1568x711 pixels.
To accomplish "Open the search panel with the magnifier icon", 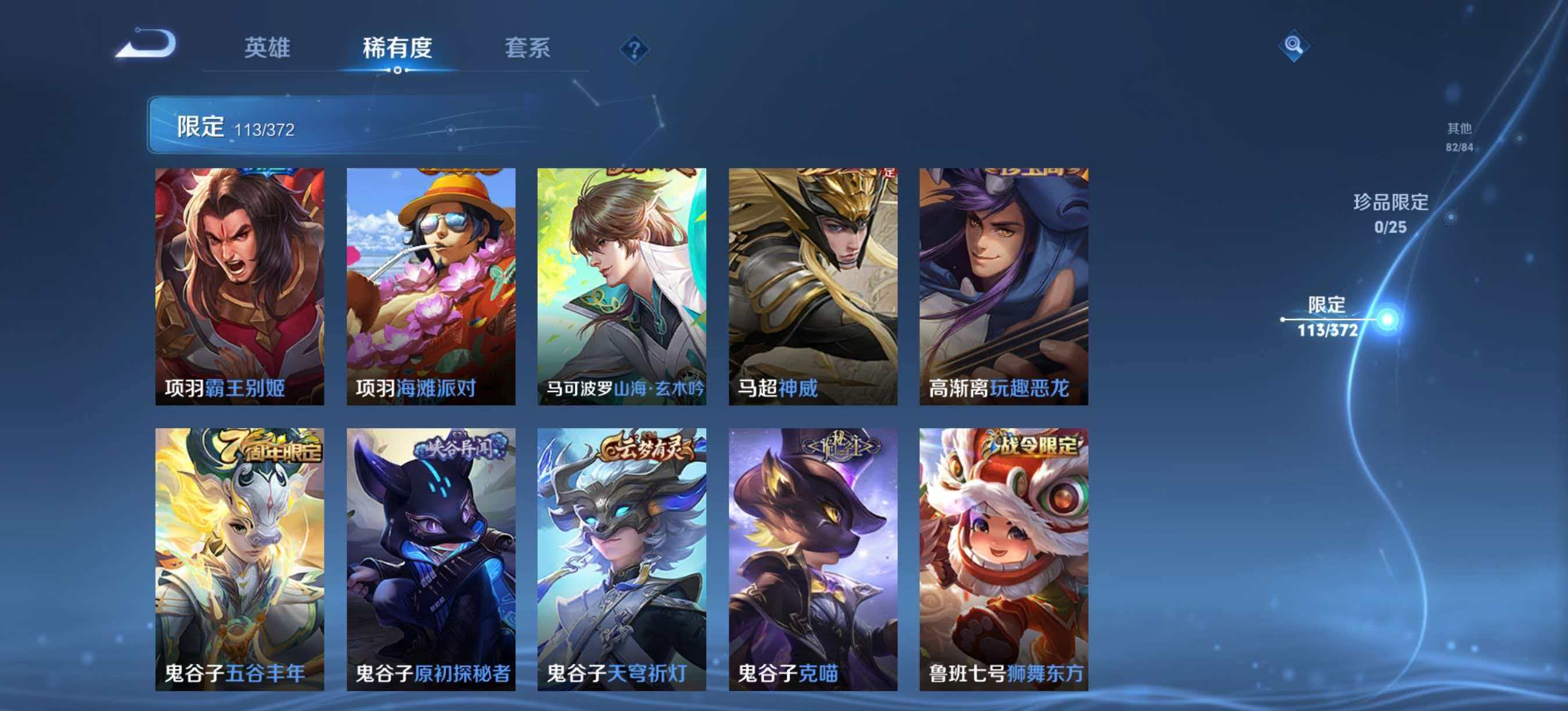I will tap(1293, 46).
